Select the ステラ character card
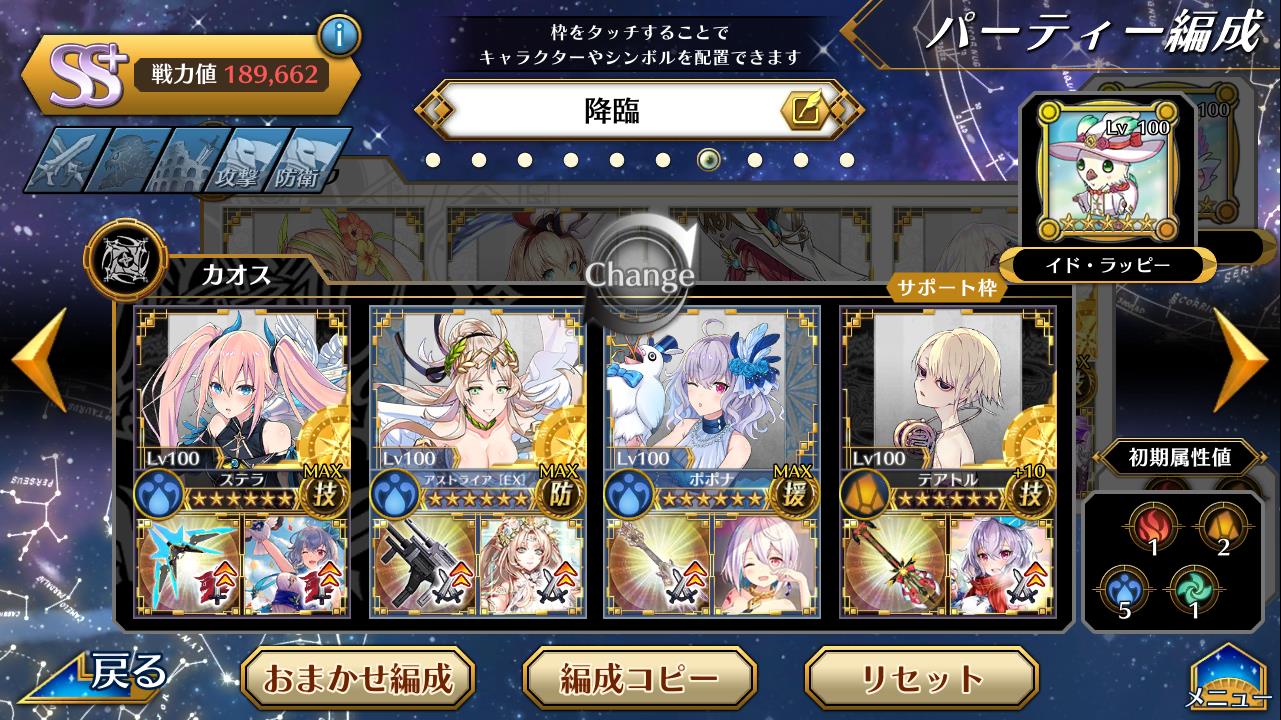This screenshot has height=720, width=1281. 241,390
